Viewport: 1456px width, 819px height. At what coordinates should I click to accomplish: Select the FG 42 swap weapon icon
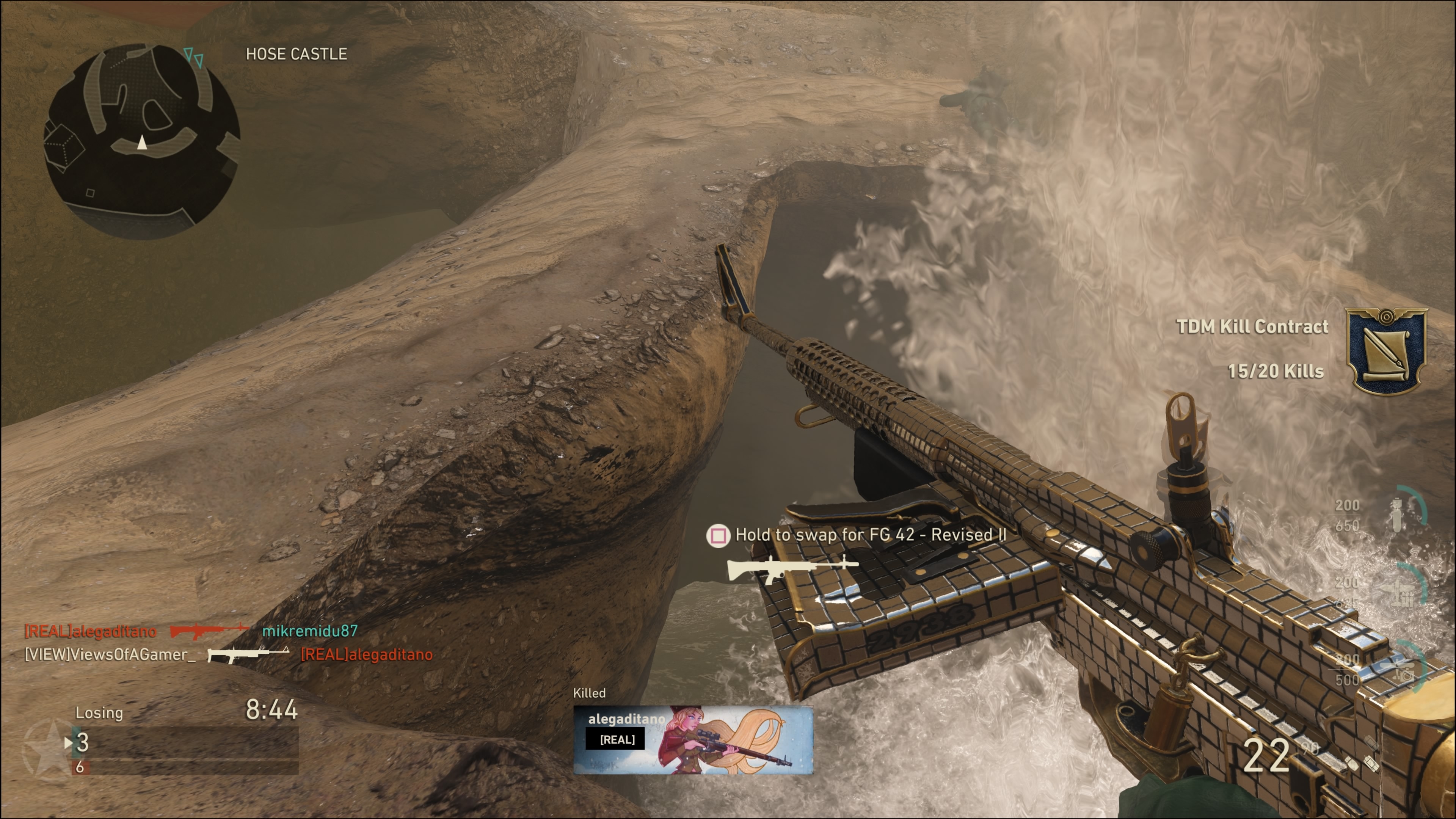click(791, 569)
